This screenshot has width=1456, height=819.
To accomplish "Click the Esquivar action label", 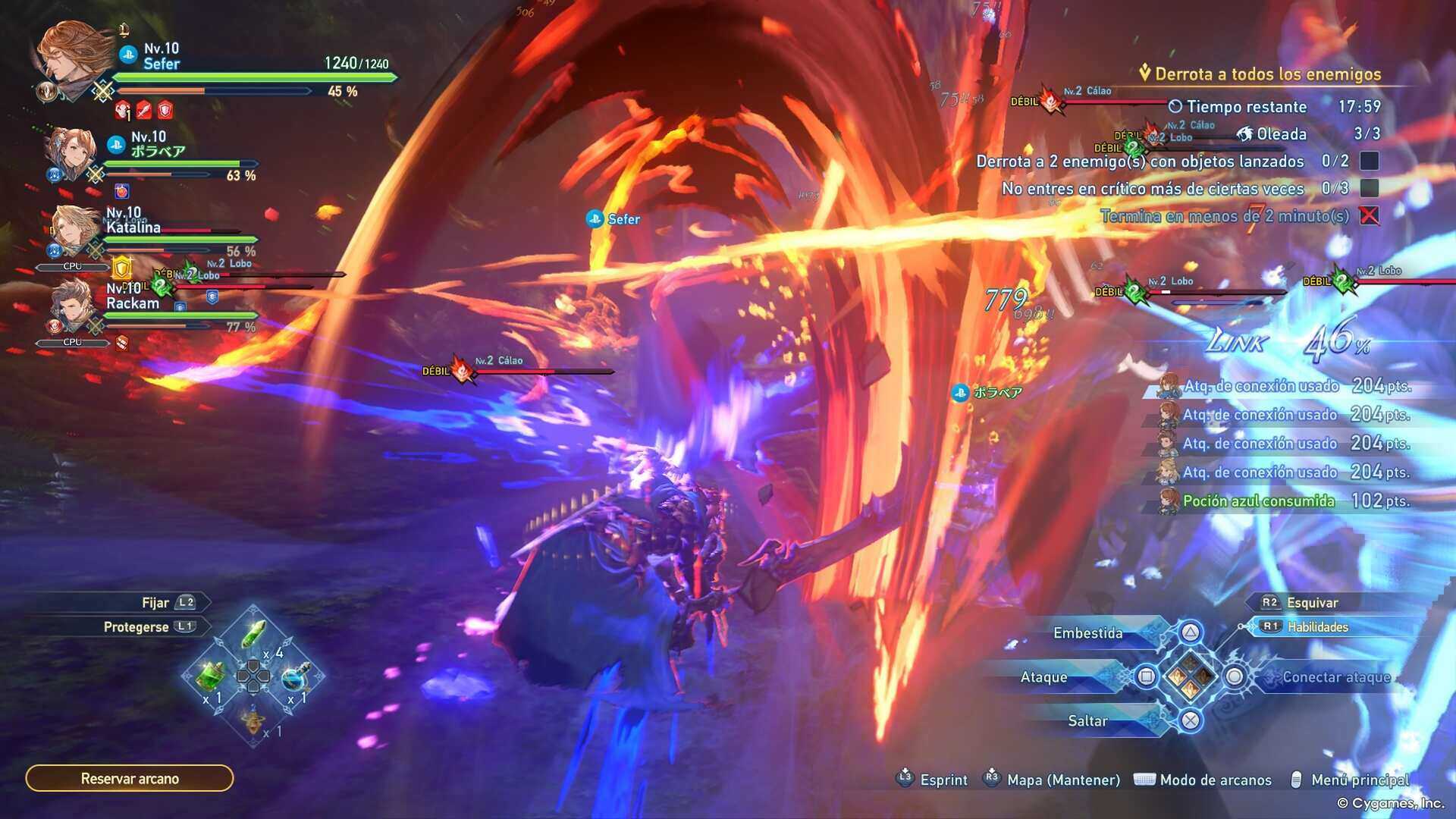I will pos(1312,603).
